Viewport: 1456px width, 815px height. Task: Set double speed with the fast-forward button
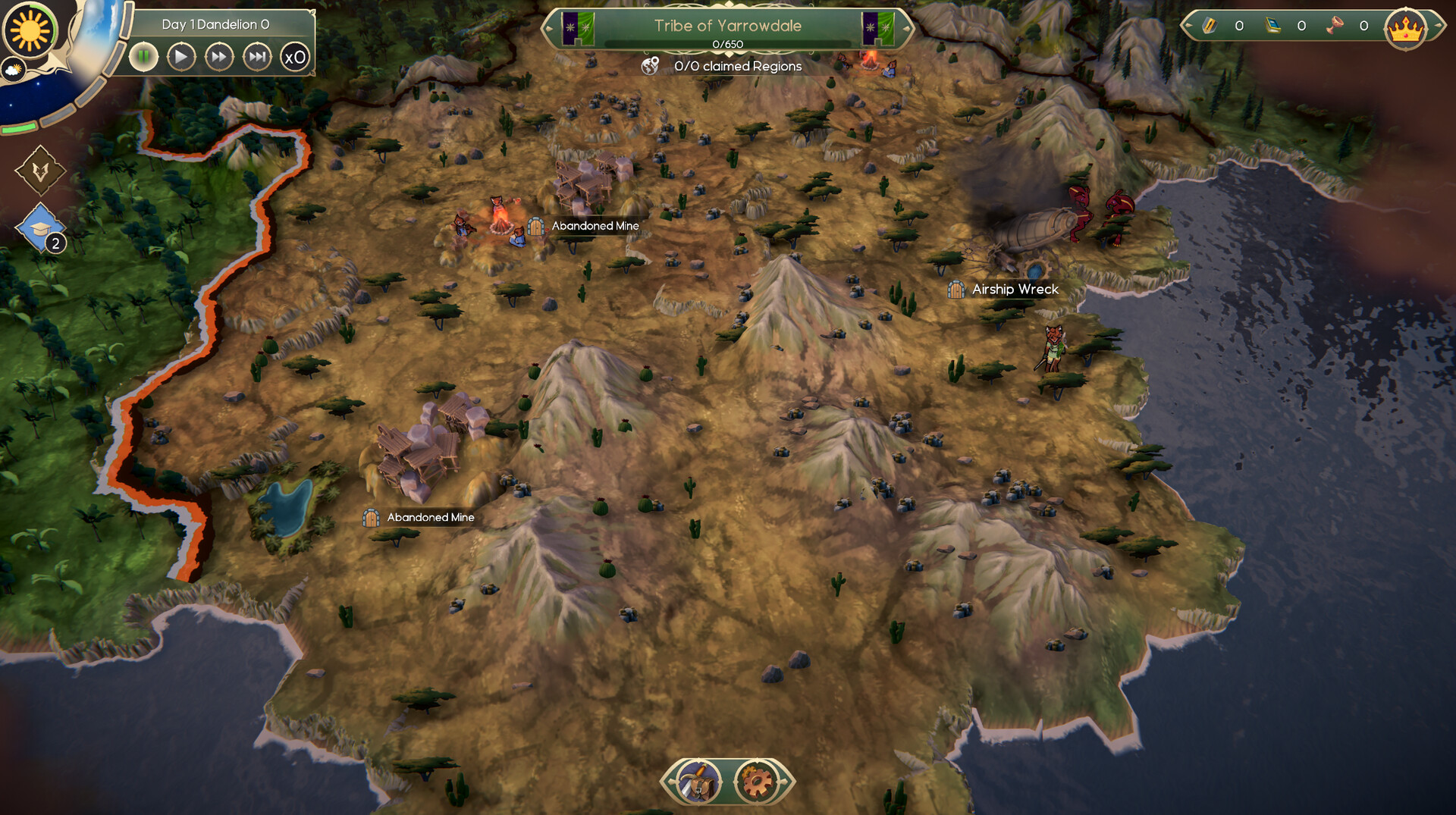coord(218,57)
